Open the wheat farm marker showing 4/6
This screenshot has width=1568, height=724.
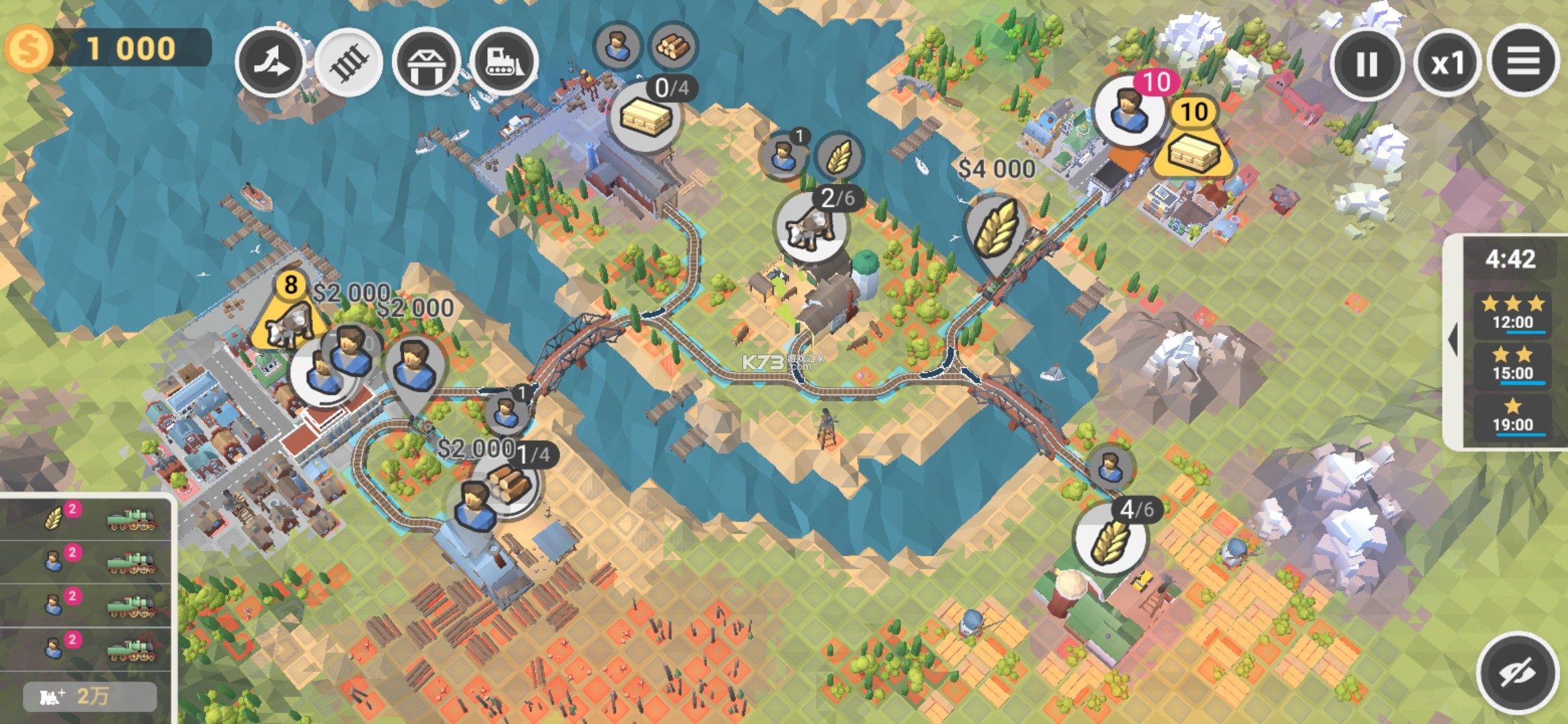1110,539
